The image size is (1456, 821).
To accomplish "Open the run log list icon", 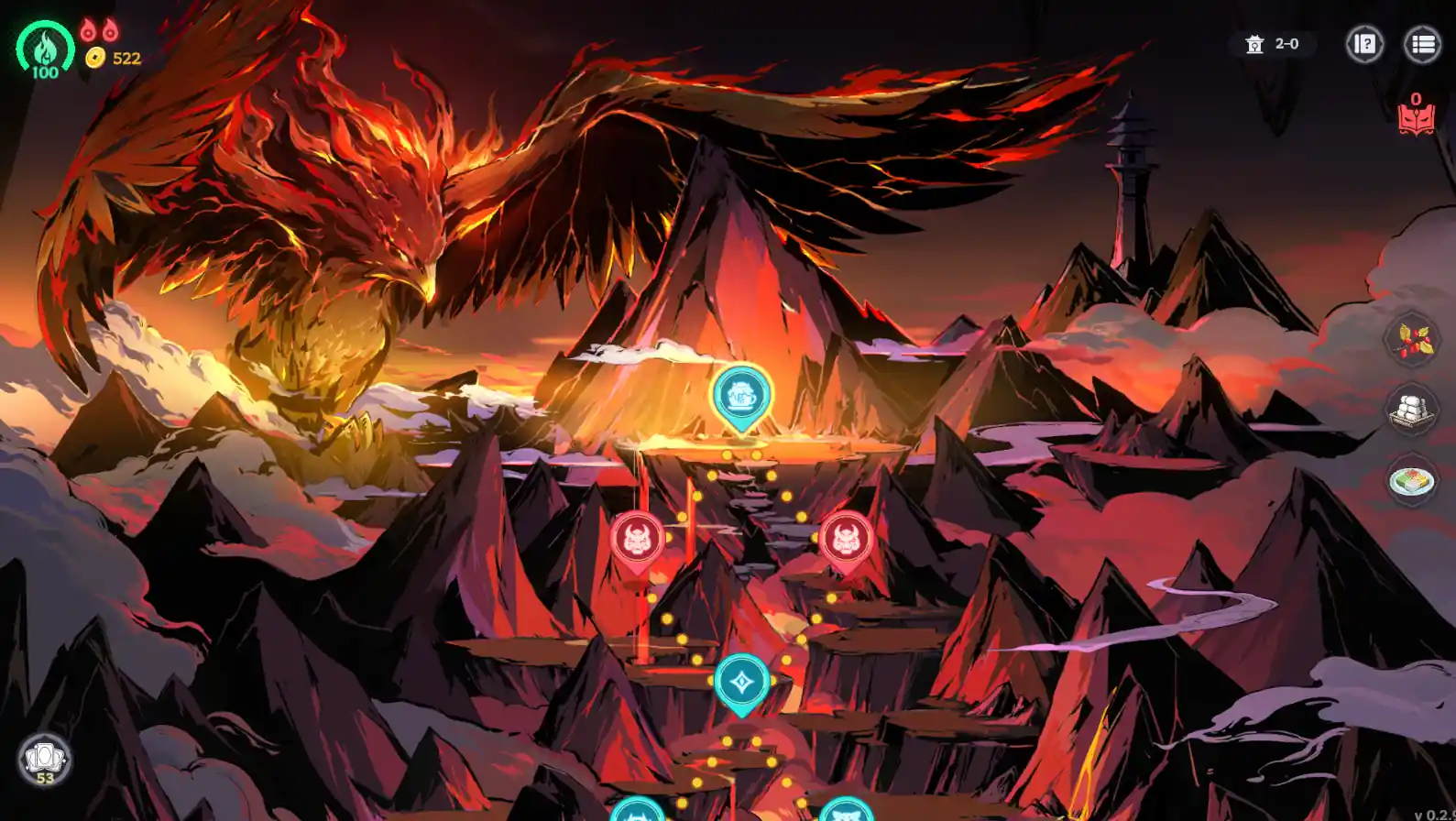I will click(x=1422, y=45).
